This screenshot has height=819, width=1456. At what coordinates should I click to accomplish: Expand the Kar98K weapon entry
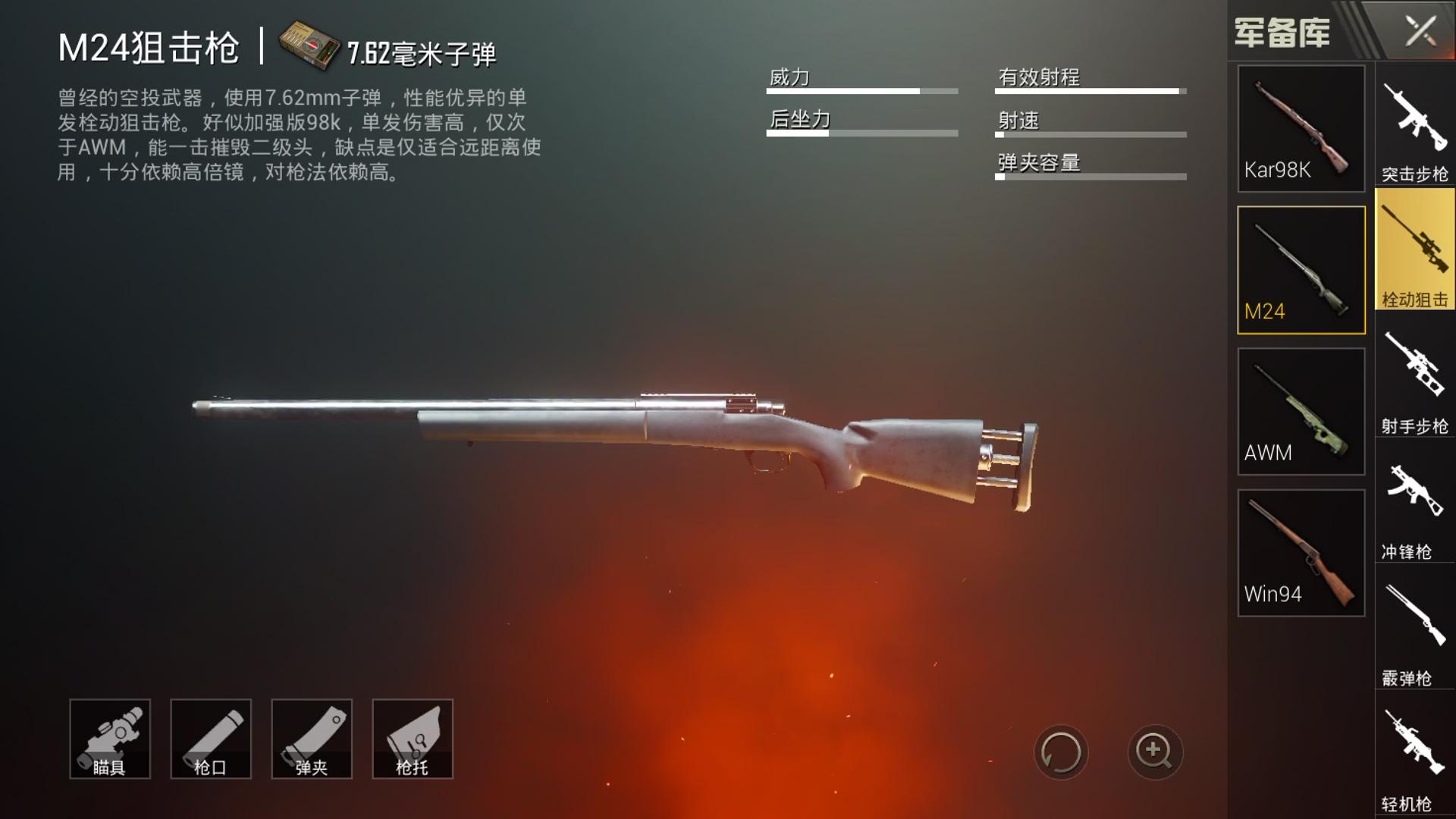coord(1300,127)
